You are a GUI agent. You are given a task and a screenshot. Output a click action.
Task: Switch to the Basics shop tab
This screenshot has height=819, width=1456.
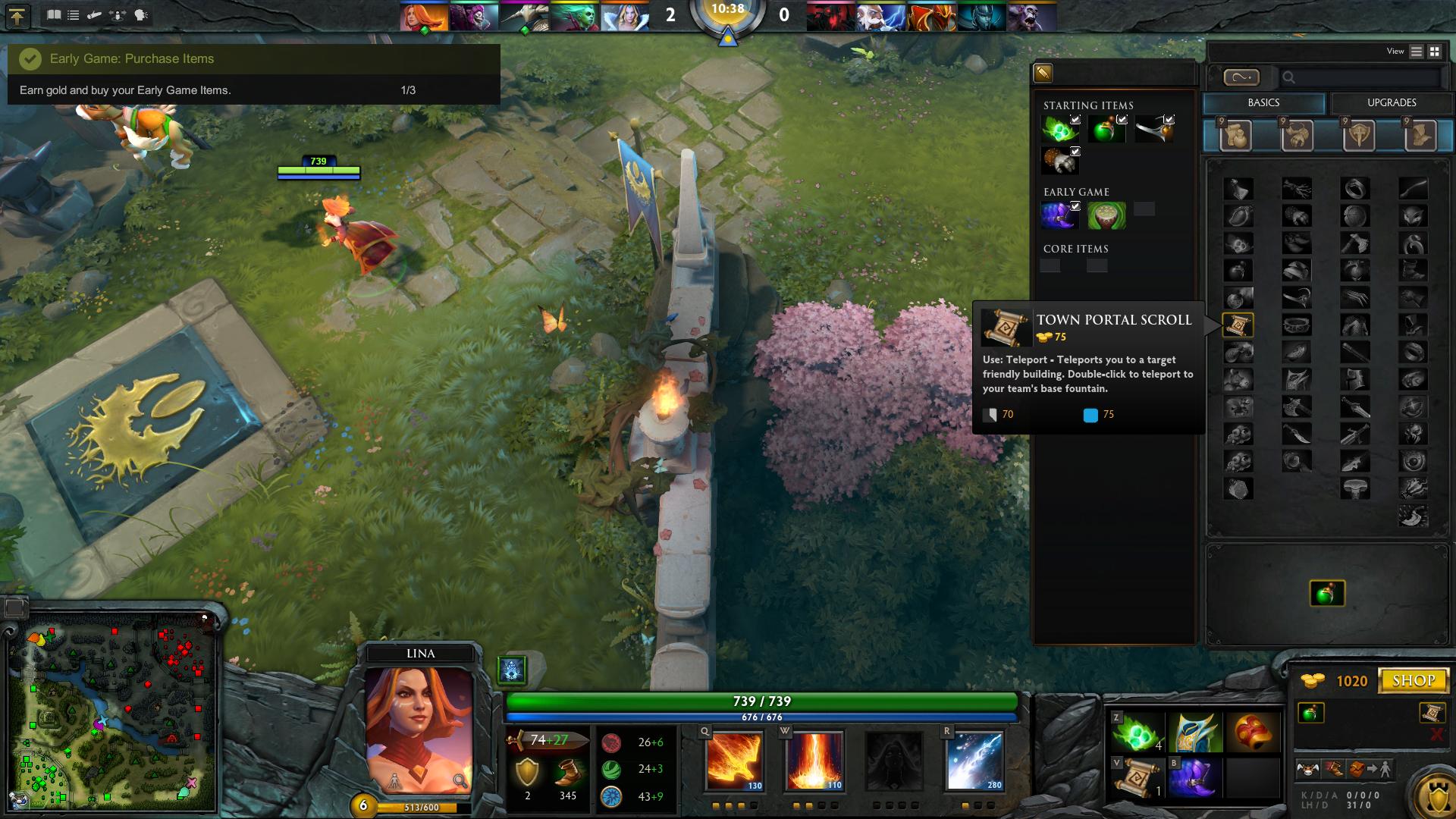coord(1263,103)
